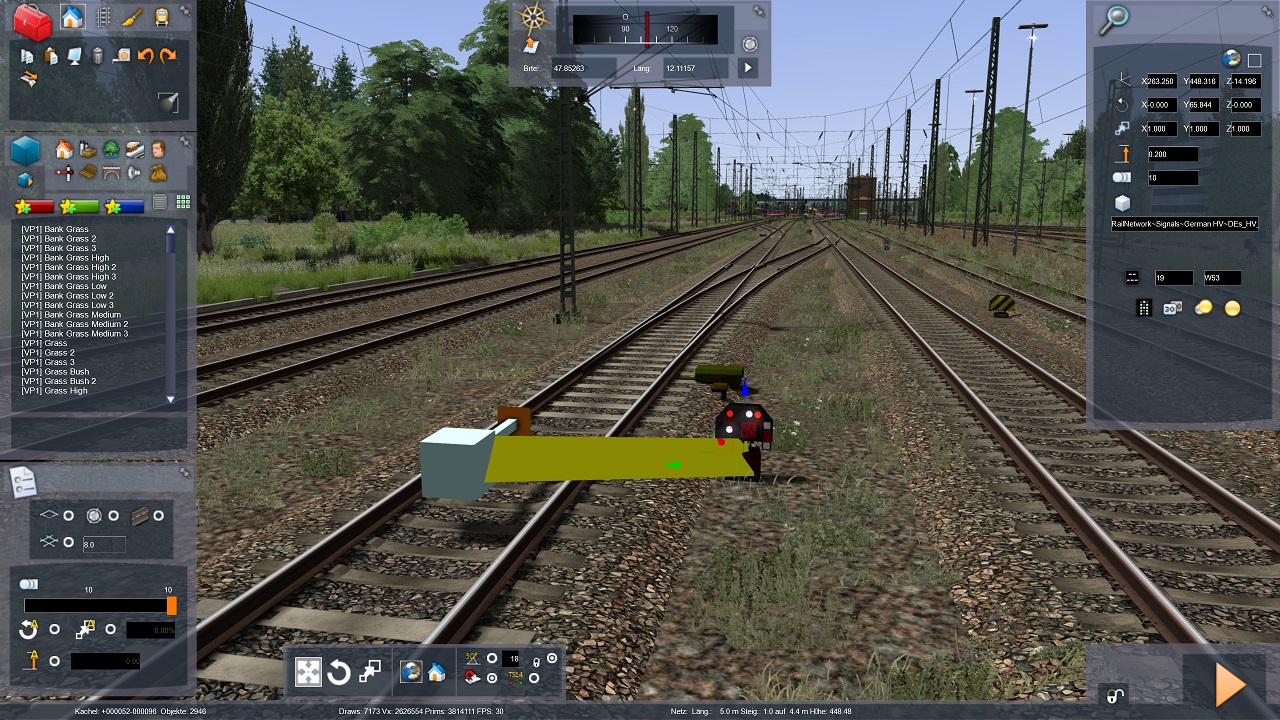Open the yellow train scenario tools
Viewport: 1280px width, 720px height.
160,18
